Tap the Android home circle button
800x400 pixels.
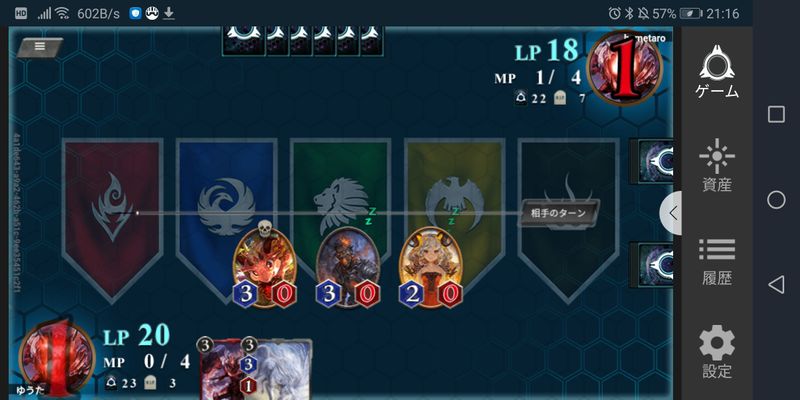[776, 200]
